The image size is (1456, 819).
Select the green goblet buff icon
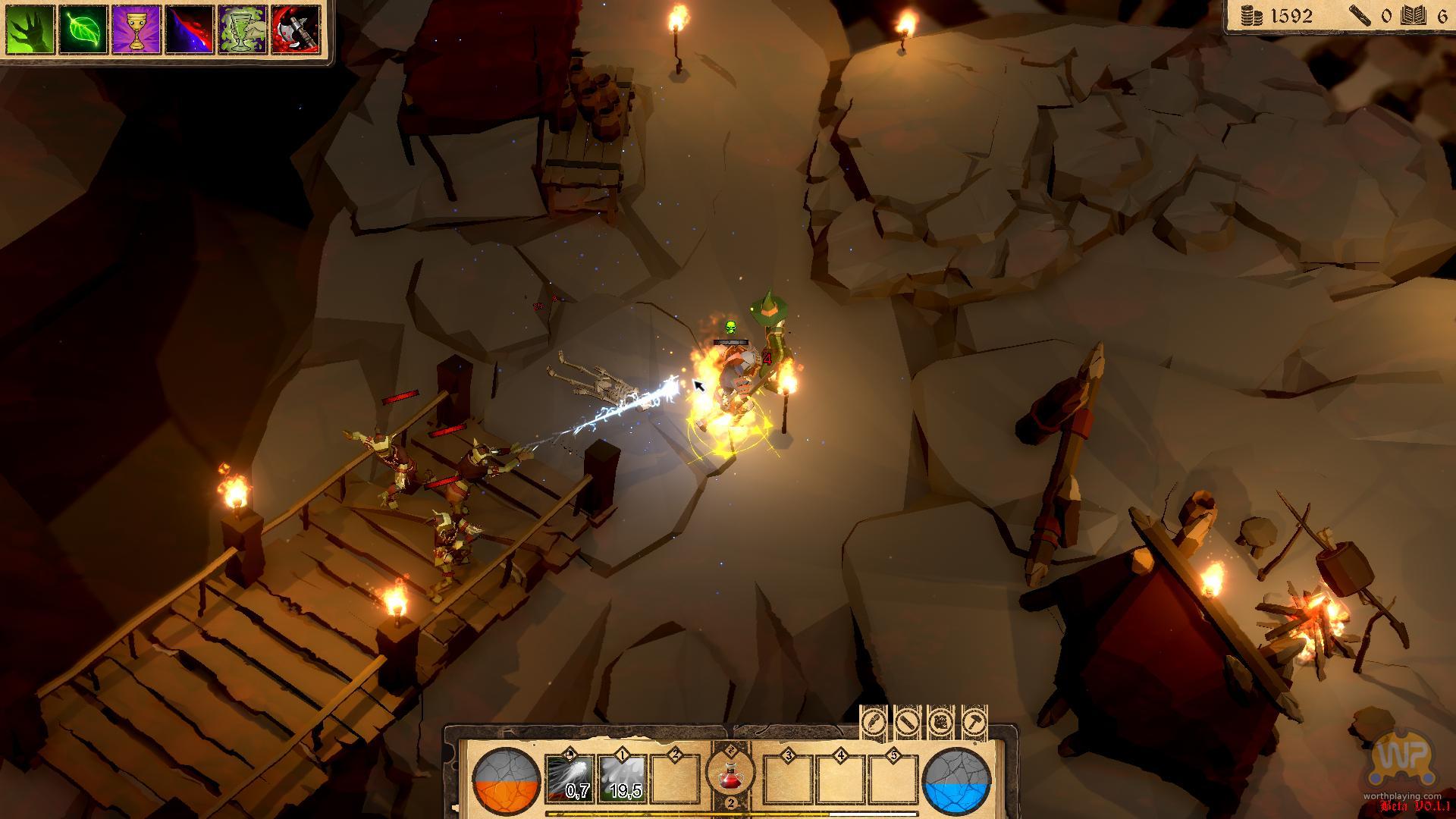click(243, 30)
